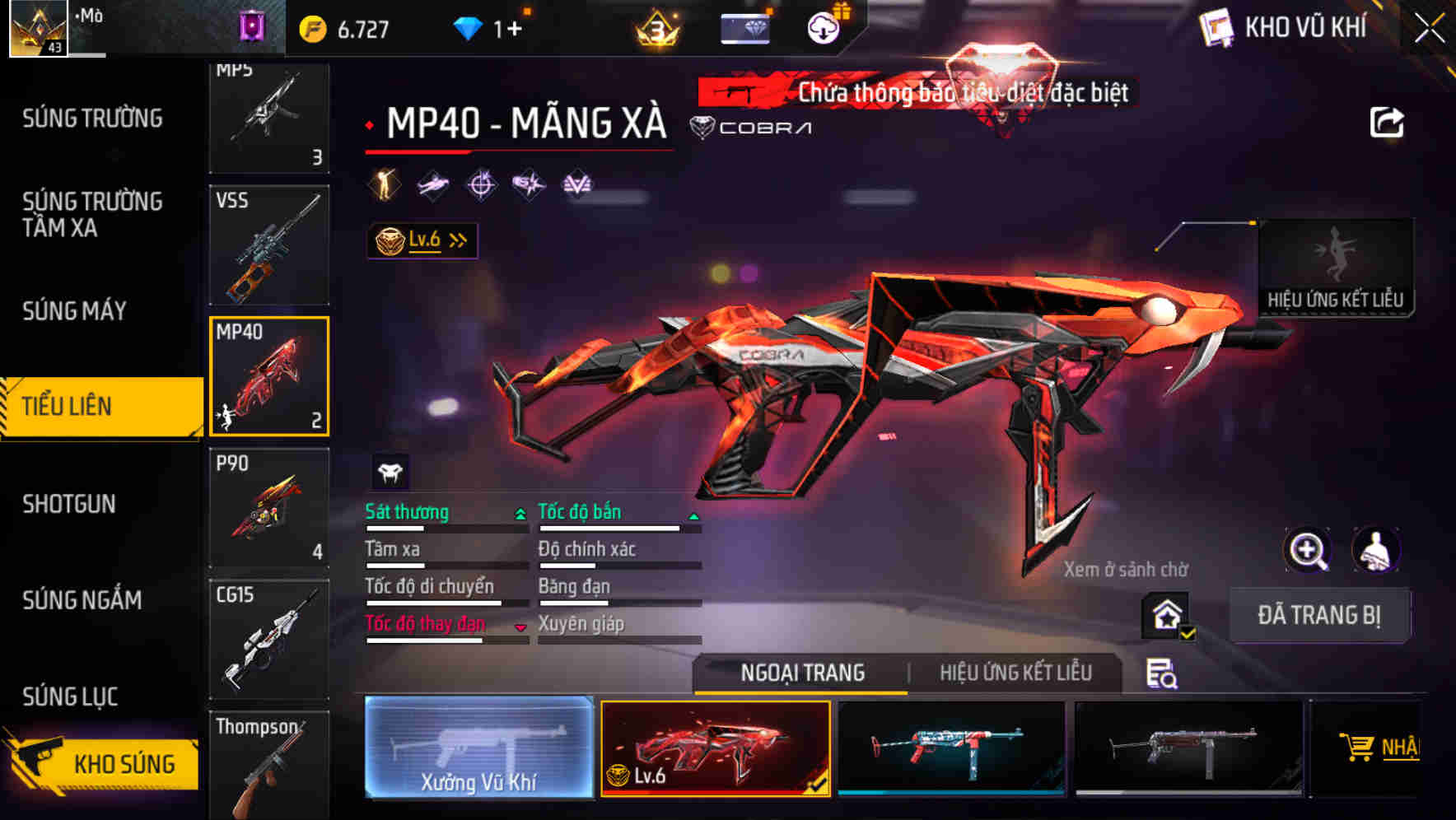Open the magnifier zoom icon near Xem ở sảnh chờ
The height and width of the screenshot is (820, 1456).
(1305, 550)
